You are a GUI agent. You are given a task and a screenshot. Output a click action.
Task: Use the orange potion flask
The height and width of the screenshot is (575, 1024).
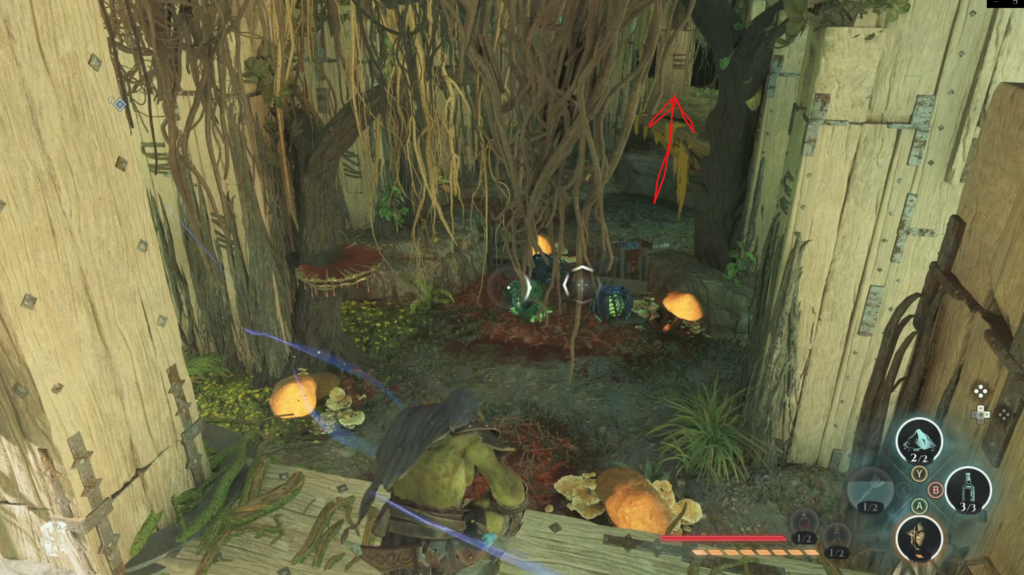[837, 536]
